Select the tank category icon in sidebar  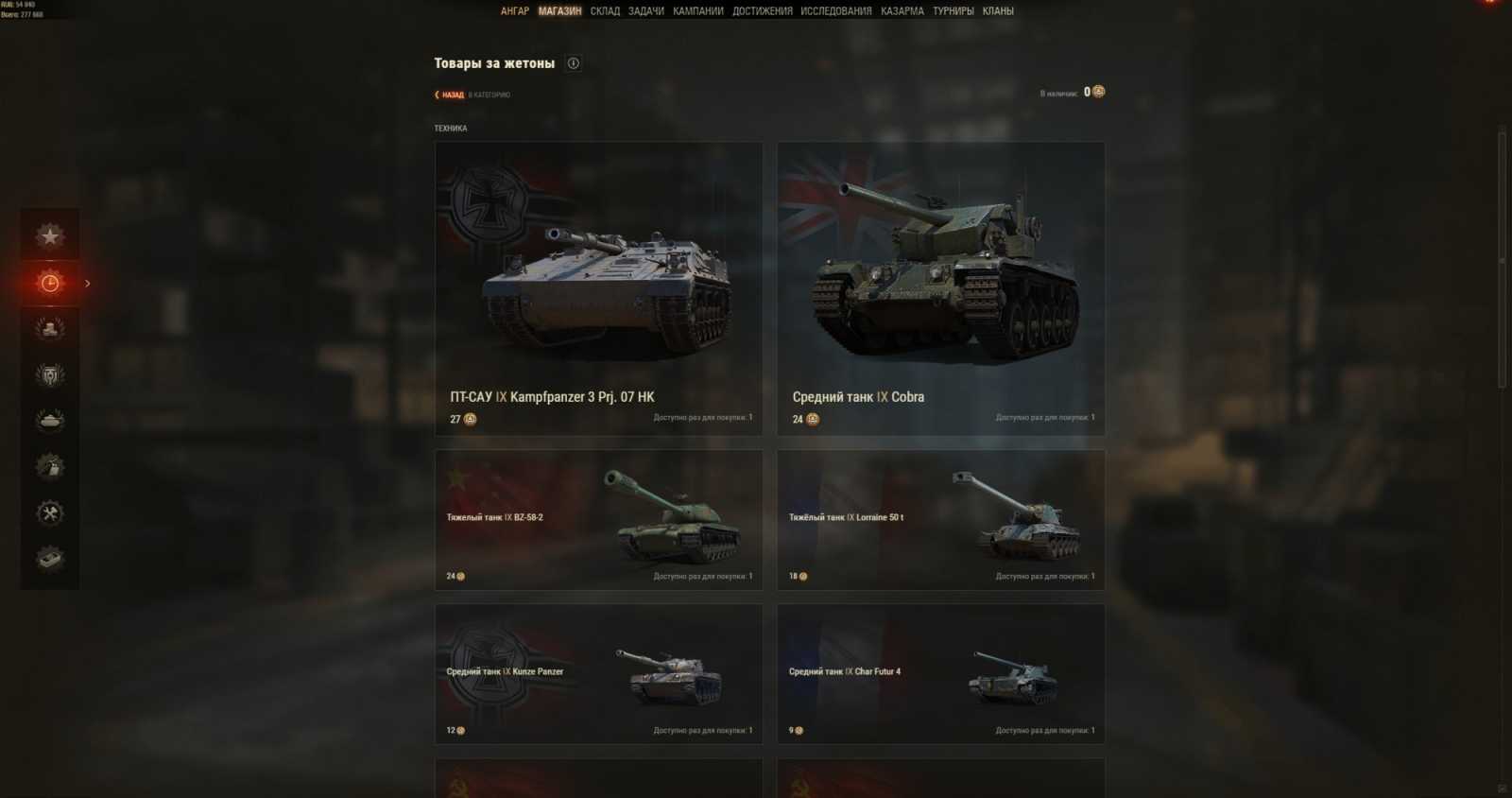point(49,420)
